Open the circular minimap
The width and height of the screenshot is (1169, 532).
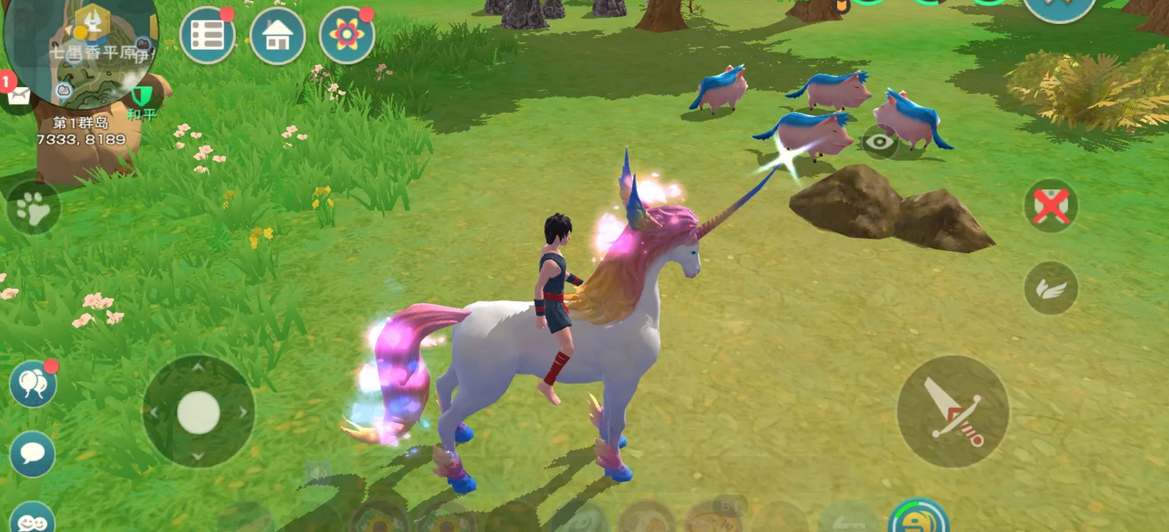[80, 50]
